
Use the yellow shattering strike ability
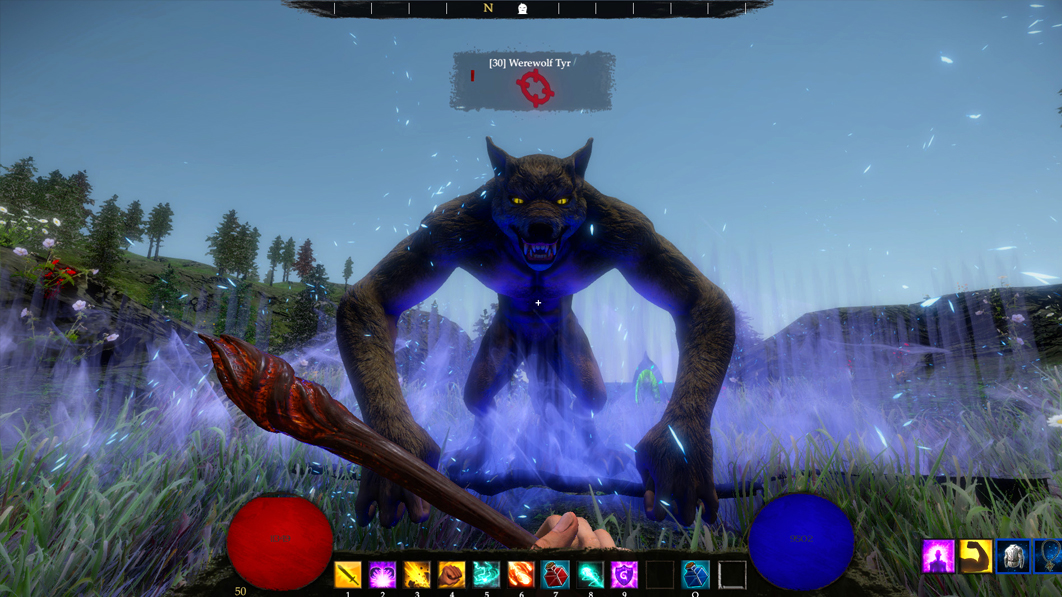[417, 575]
